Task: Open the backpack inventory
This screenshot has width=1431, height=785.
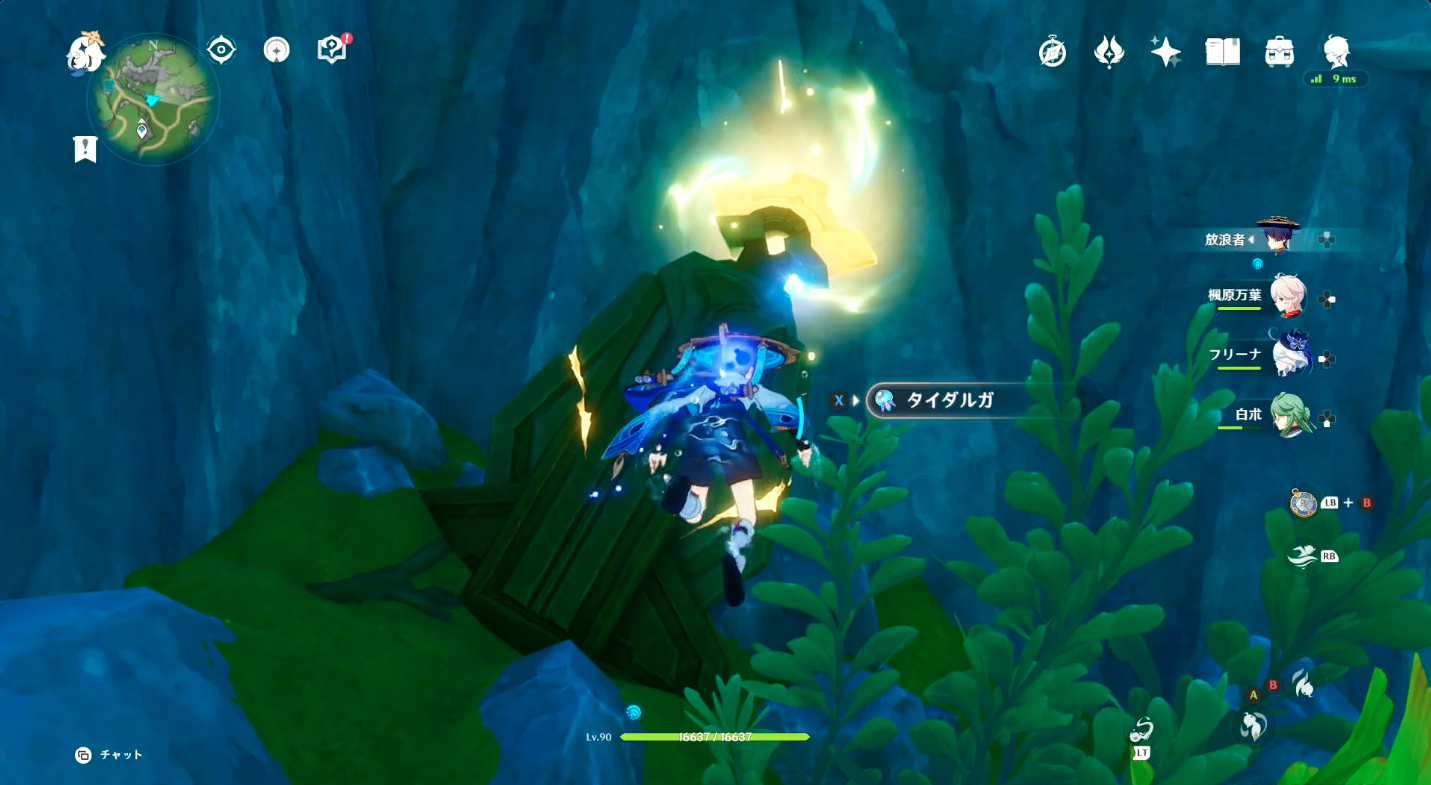Action: (x=1279, y=52)
